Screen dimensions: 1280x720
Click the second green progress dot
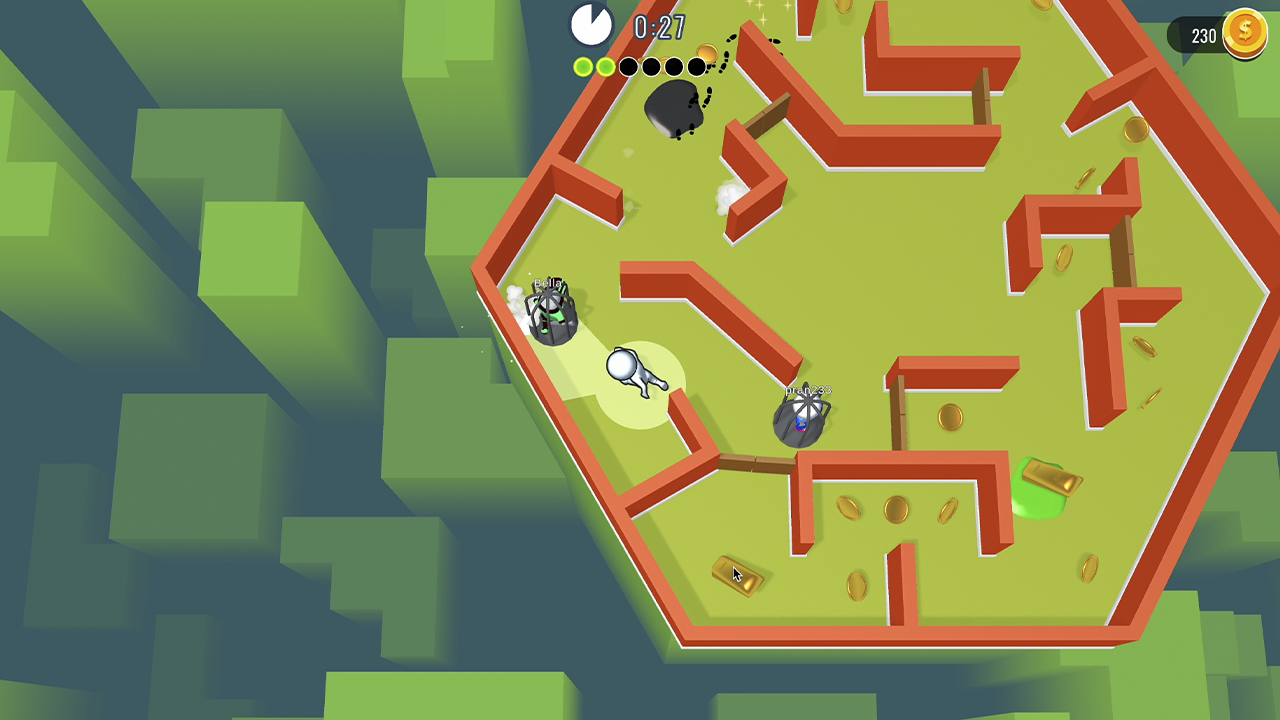click(x=605, y=66)
